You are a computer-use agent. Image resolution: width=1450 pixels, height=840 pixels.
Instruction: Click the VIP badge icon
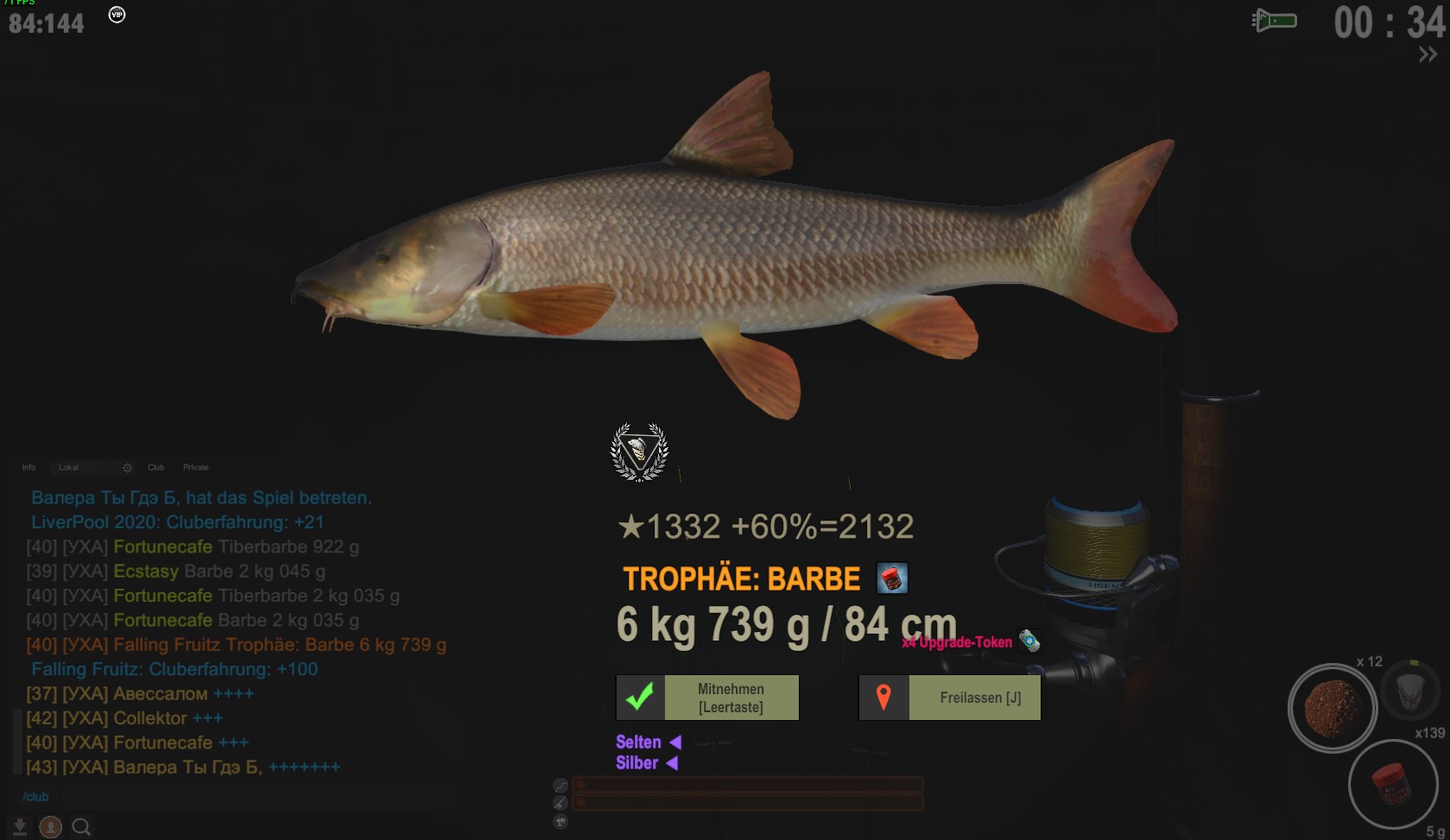click(x=117, y=15)
